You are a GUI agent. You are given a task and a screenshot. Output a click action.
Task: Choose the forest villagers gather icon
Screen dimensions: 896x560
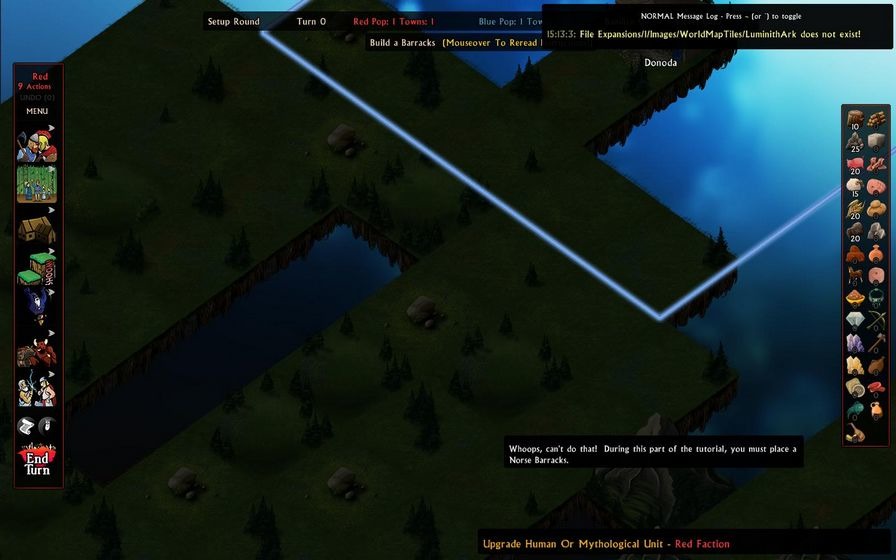pos(37,184)
